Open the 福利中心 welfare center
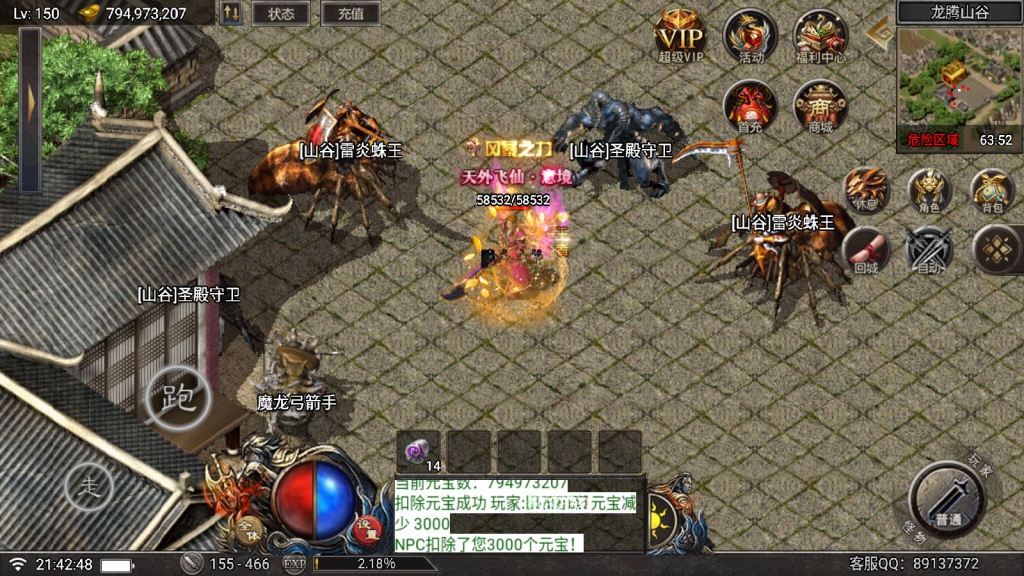Image resolution: width=1024 pixels, height=576 pixels. point(821,38)
